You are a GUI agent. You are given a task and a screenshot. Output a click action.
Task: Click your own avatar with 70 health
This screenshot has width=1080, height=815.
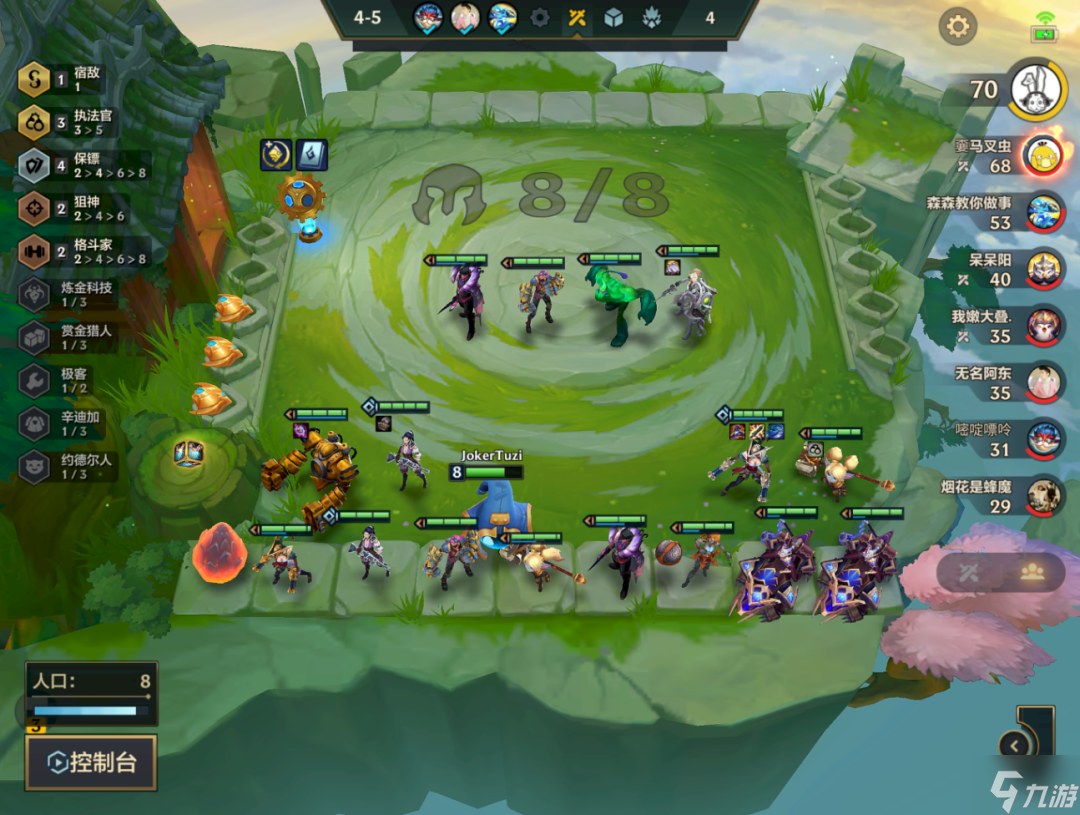pyautogui.click(x=1036, y=90)
